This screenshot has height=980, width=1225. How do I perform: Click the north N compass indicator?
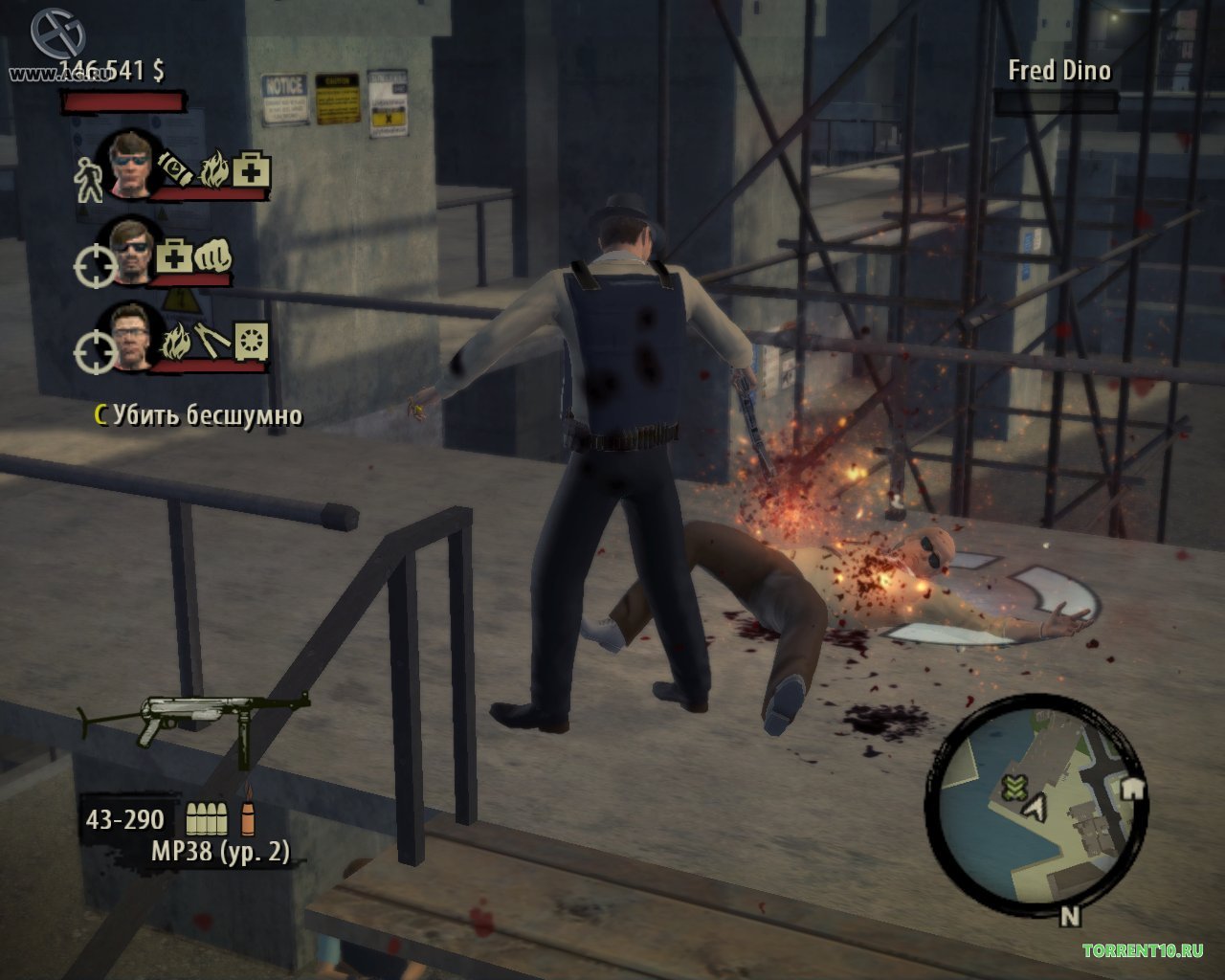(x=1069, y=916)
